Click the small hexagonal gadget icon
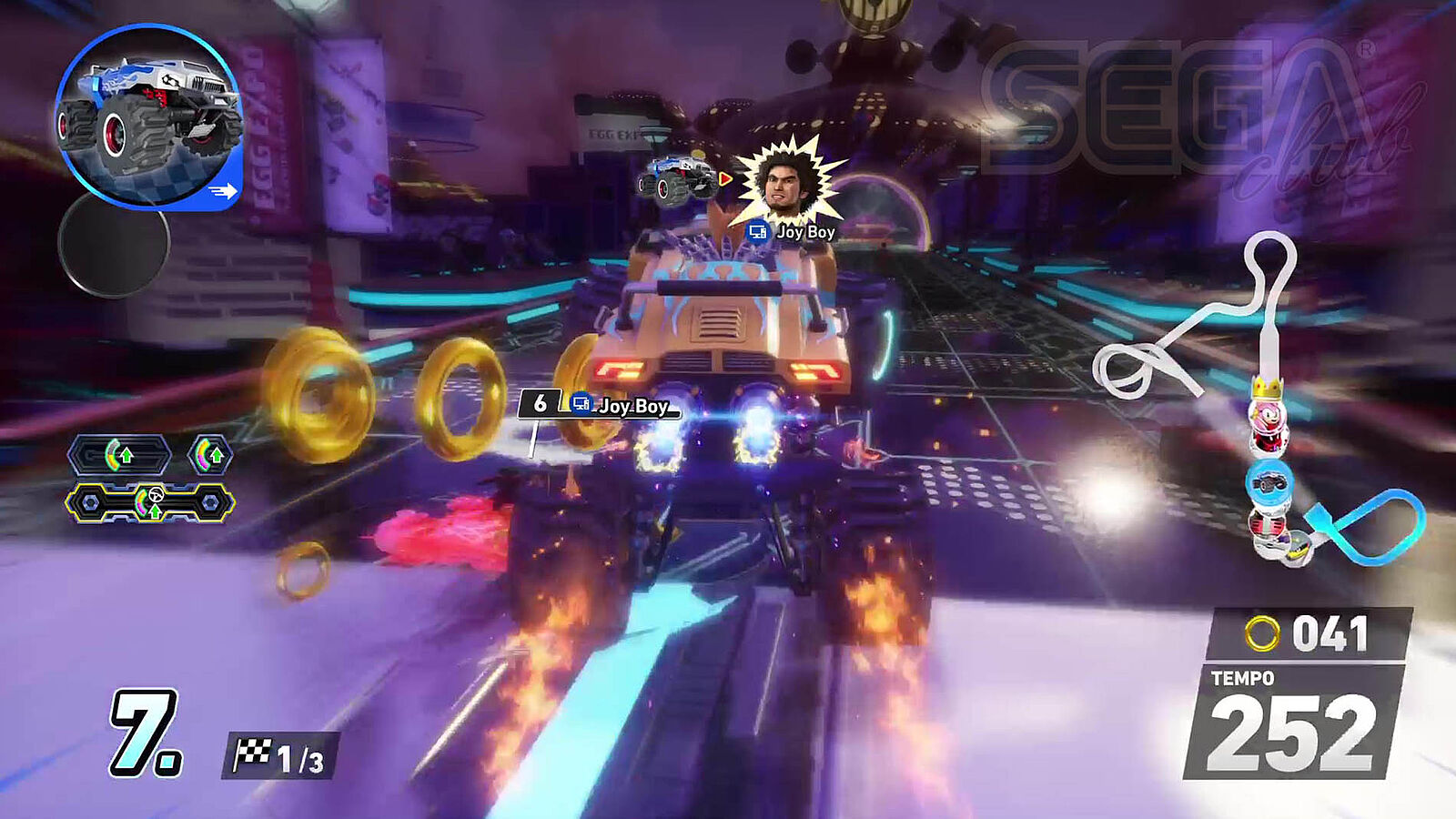Viewport: 1456px width, 819px height. click(x=209, y=454)
